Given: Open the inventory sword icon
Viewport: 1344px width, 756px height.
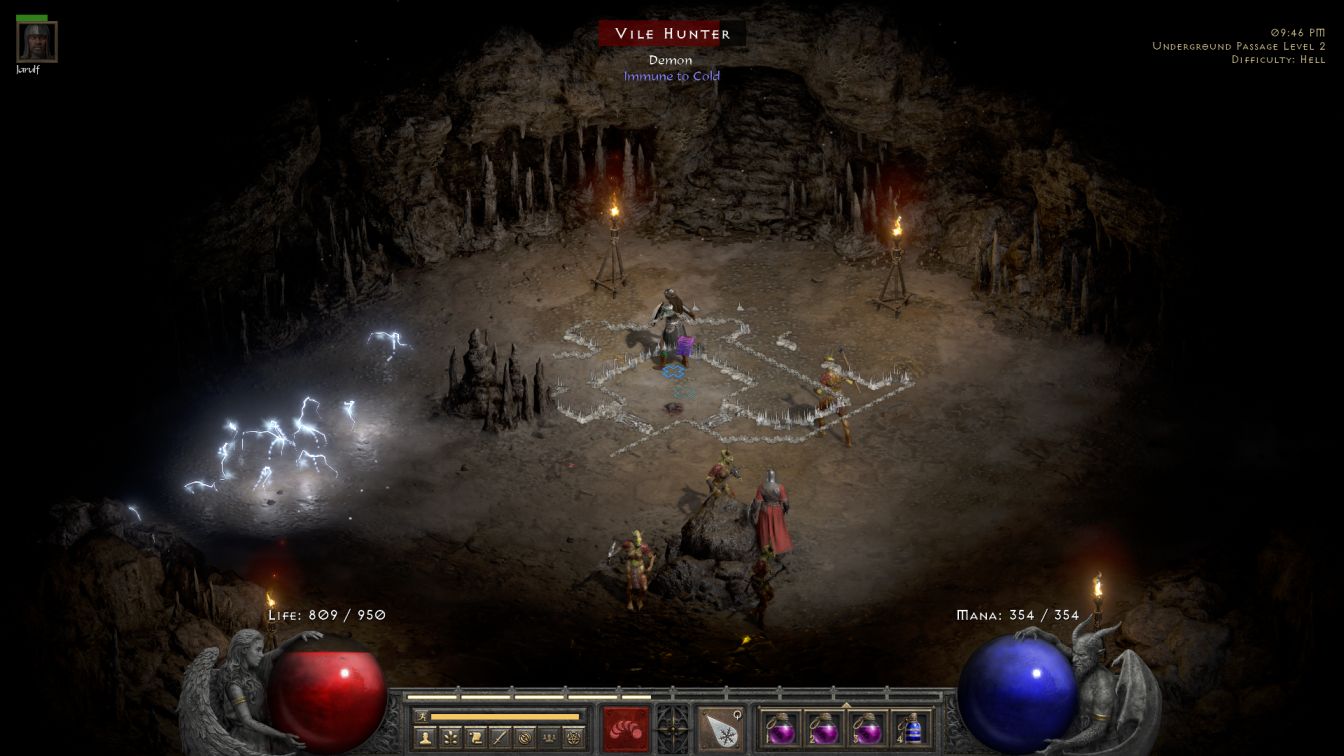Looking at the screenshot, I should (x=500, y=738).
